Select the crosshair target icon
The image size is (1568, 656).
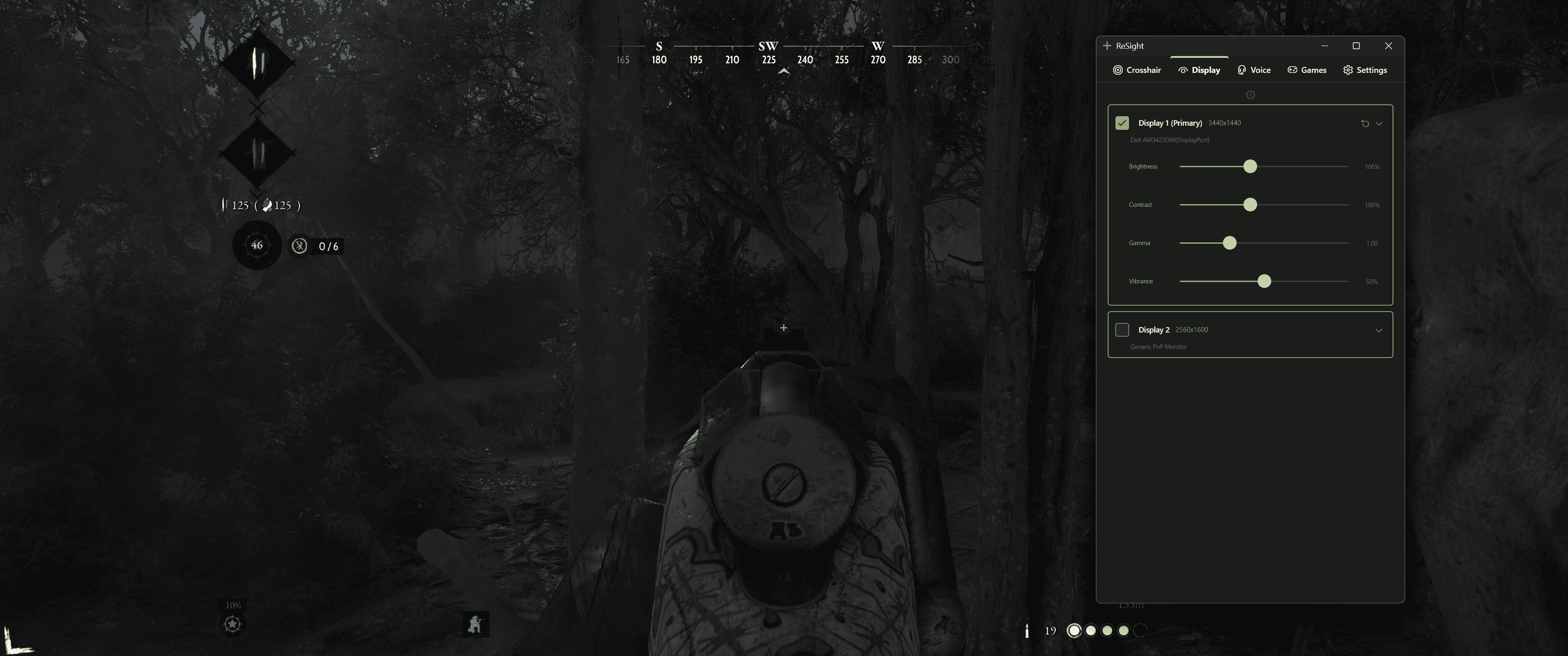1118,69
